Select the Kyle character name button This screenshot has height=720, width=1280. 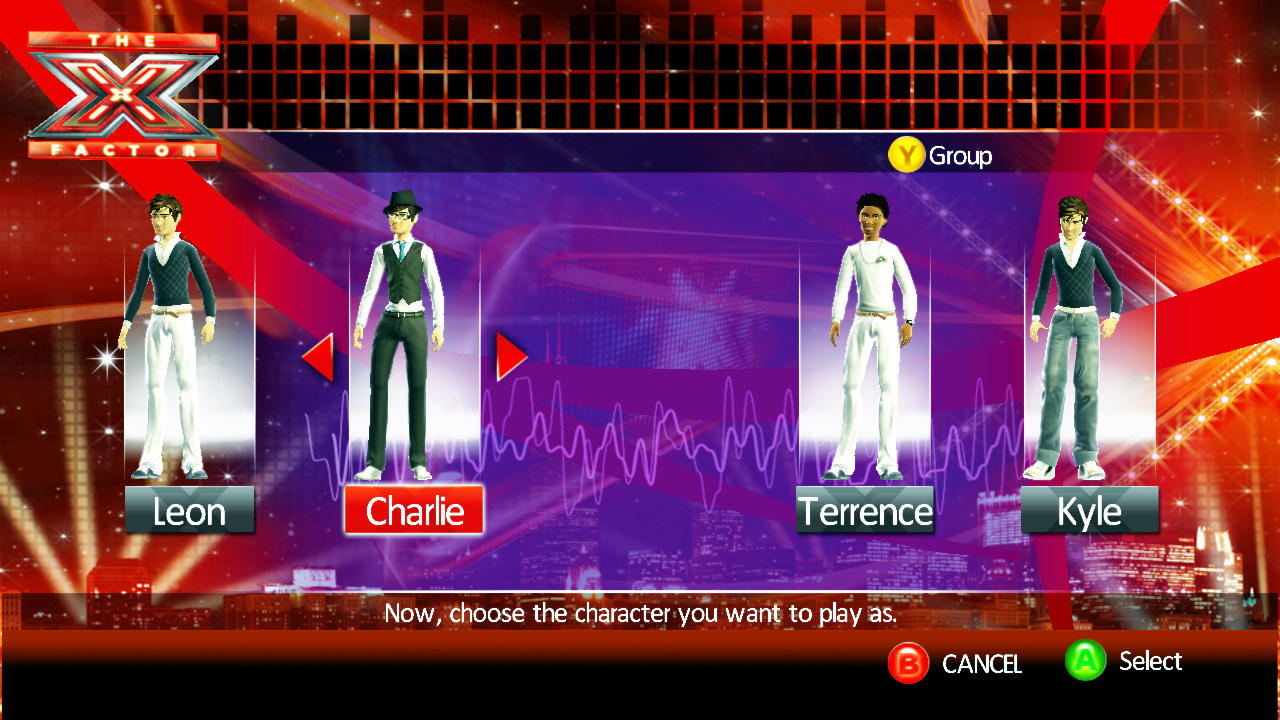tap(1089, 511)
